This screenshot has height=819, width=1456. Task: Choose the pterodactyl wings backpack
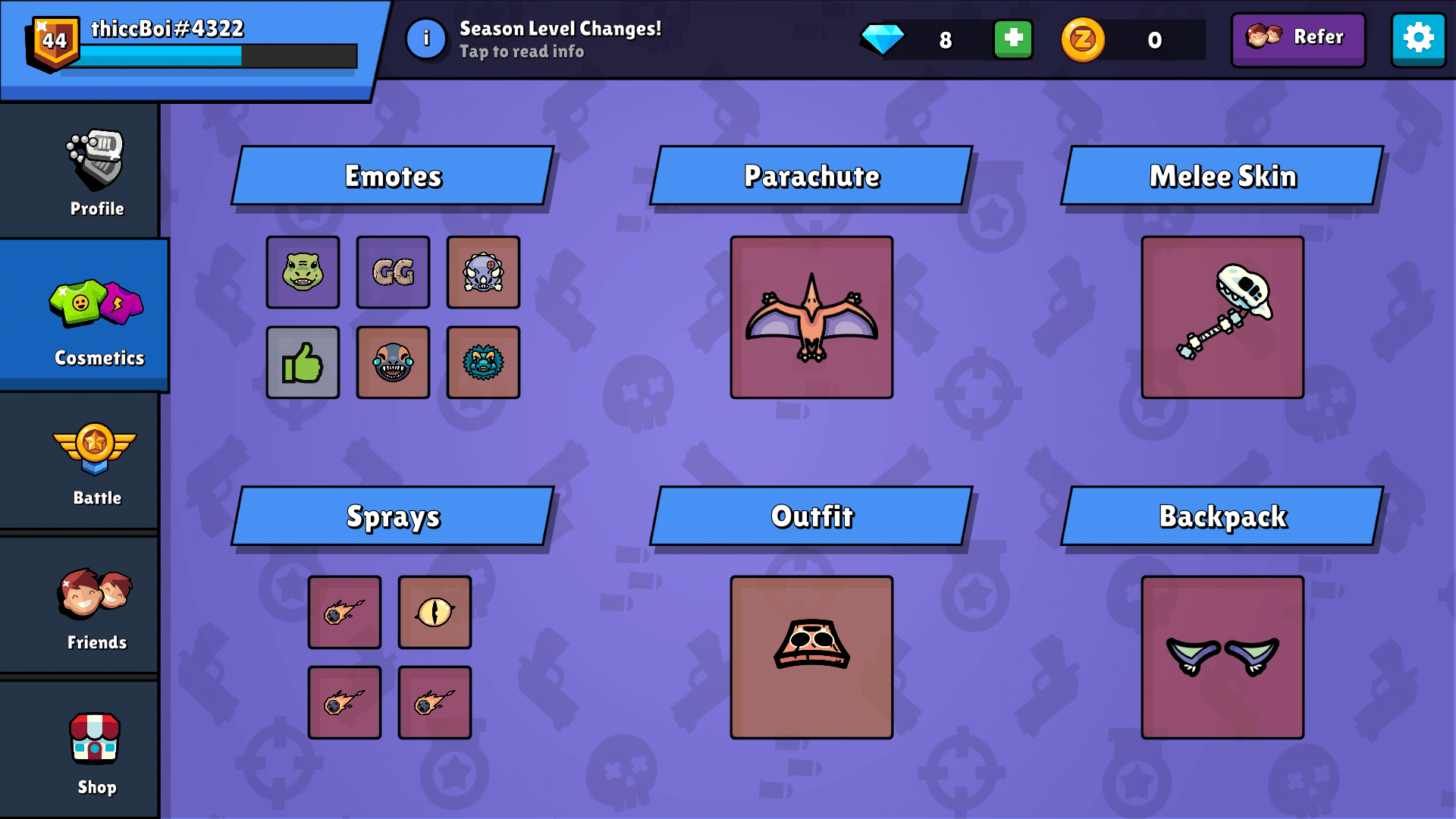pyautogui.click(x=1220, y=657)
